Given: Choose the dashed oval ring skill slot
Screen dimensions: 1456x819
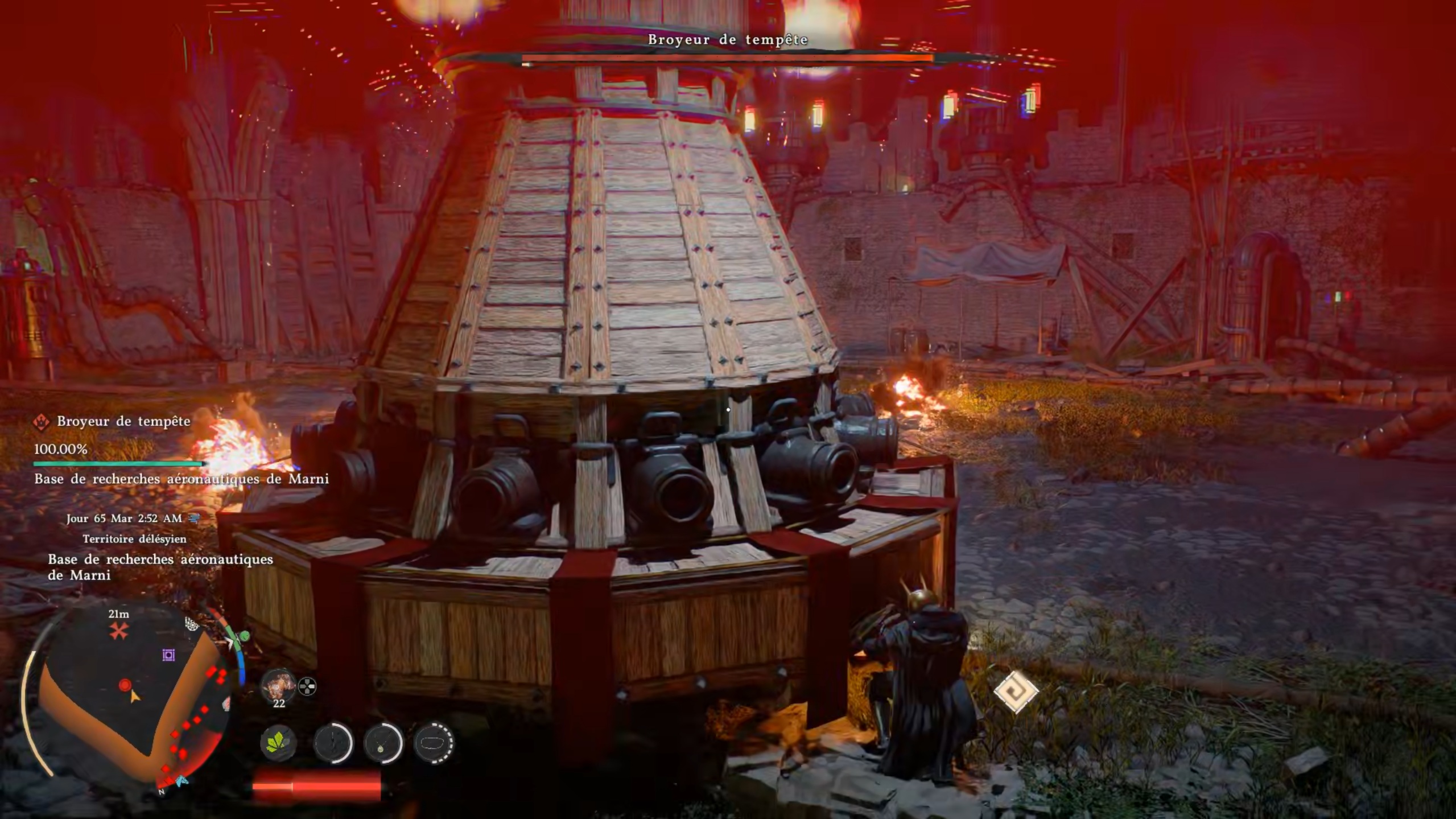Looking at the screenshot, I should pyautogui.click(x=433, y=743).
